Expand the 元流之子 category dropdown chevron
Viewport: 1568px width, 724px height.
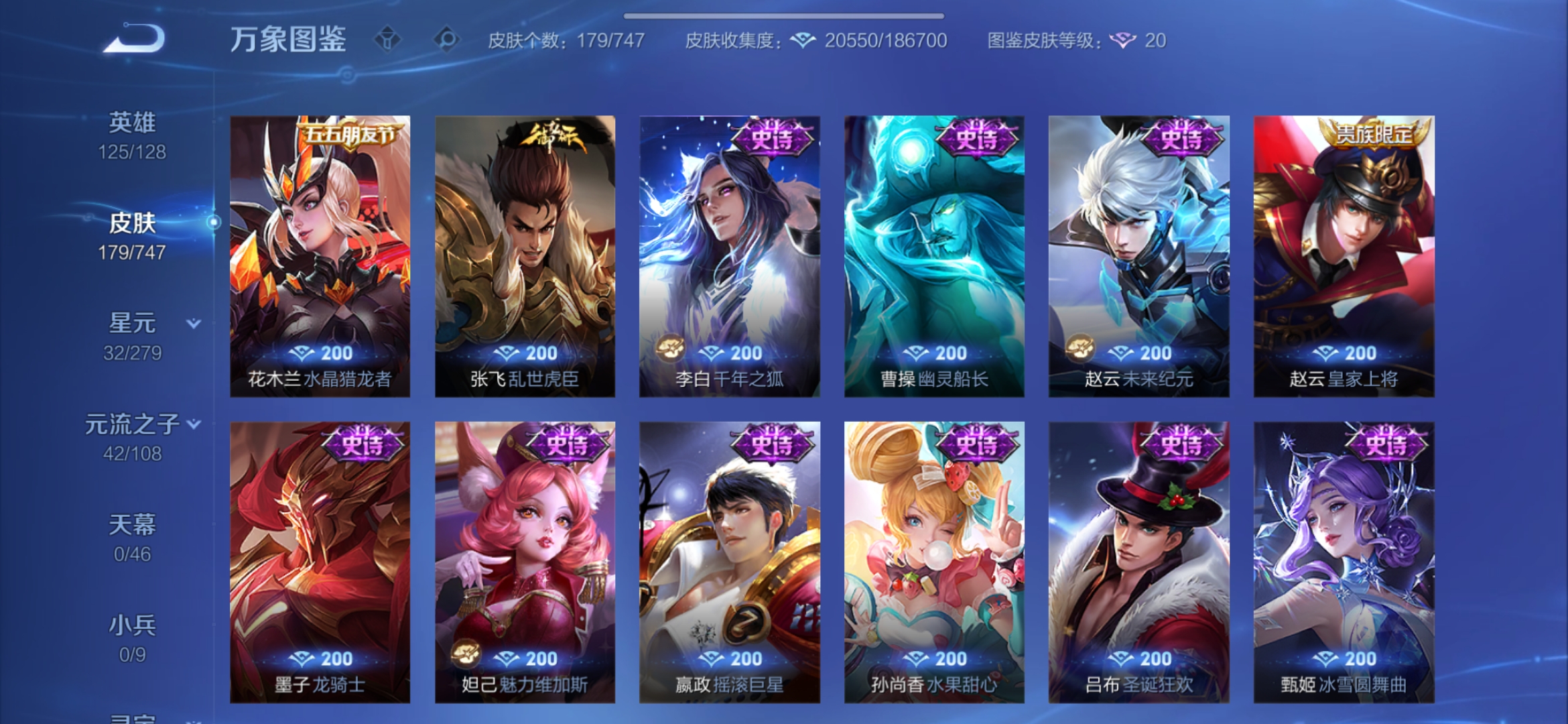pos(194,423)
